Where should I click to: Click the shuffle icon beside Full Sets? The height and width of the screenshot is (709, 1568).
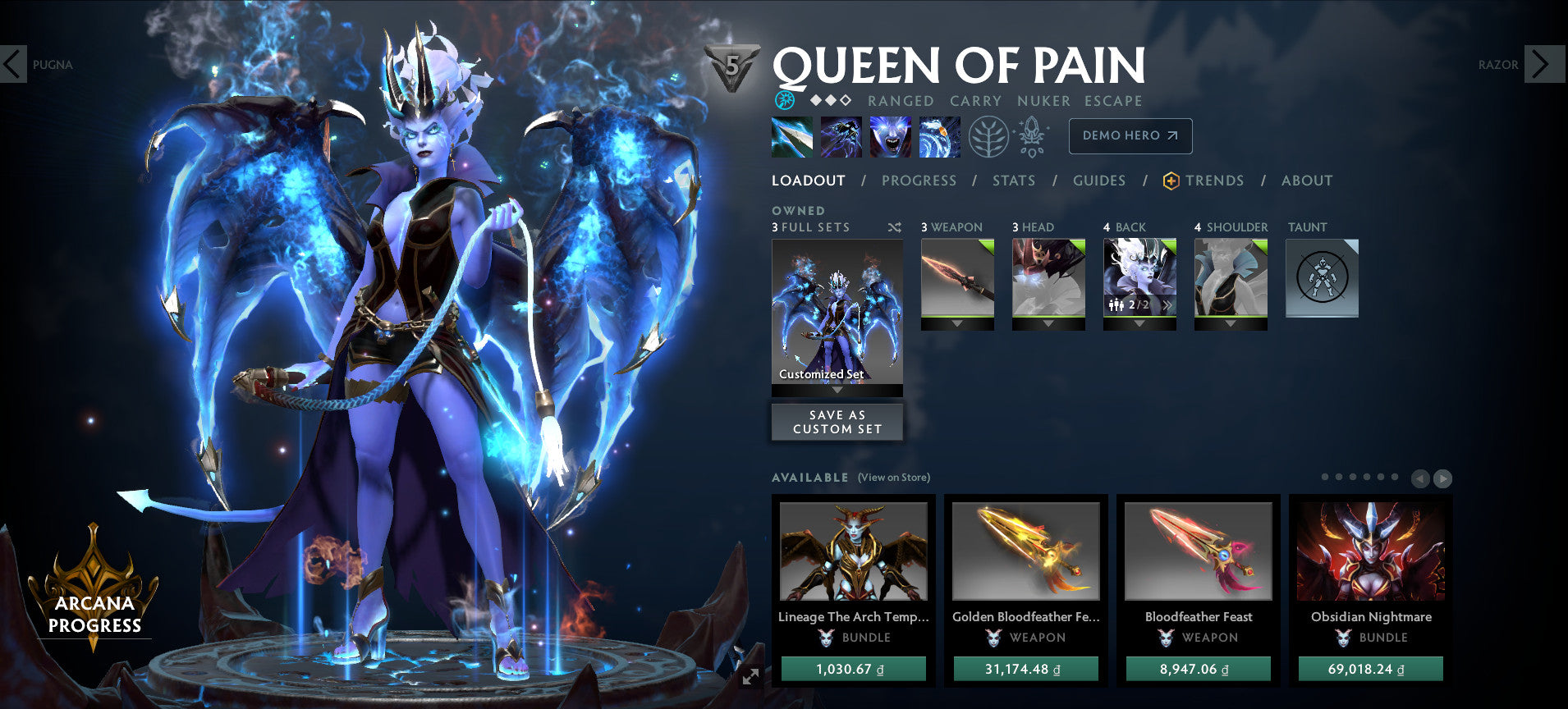[894, 227]
